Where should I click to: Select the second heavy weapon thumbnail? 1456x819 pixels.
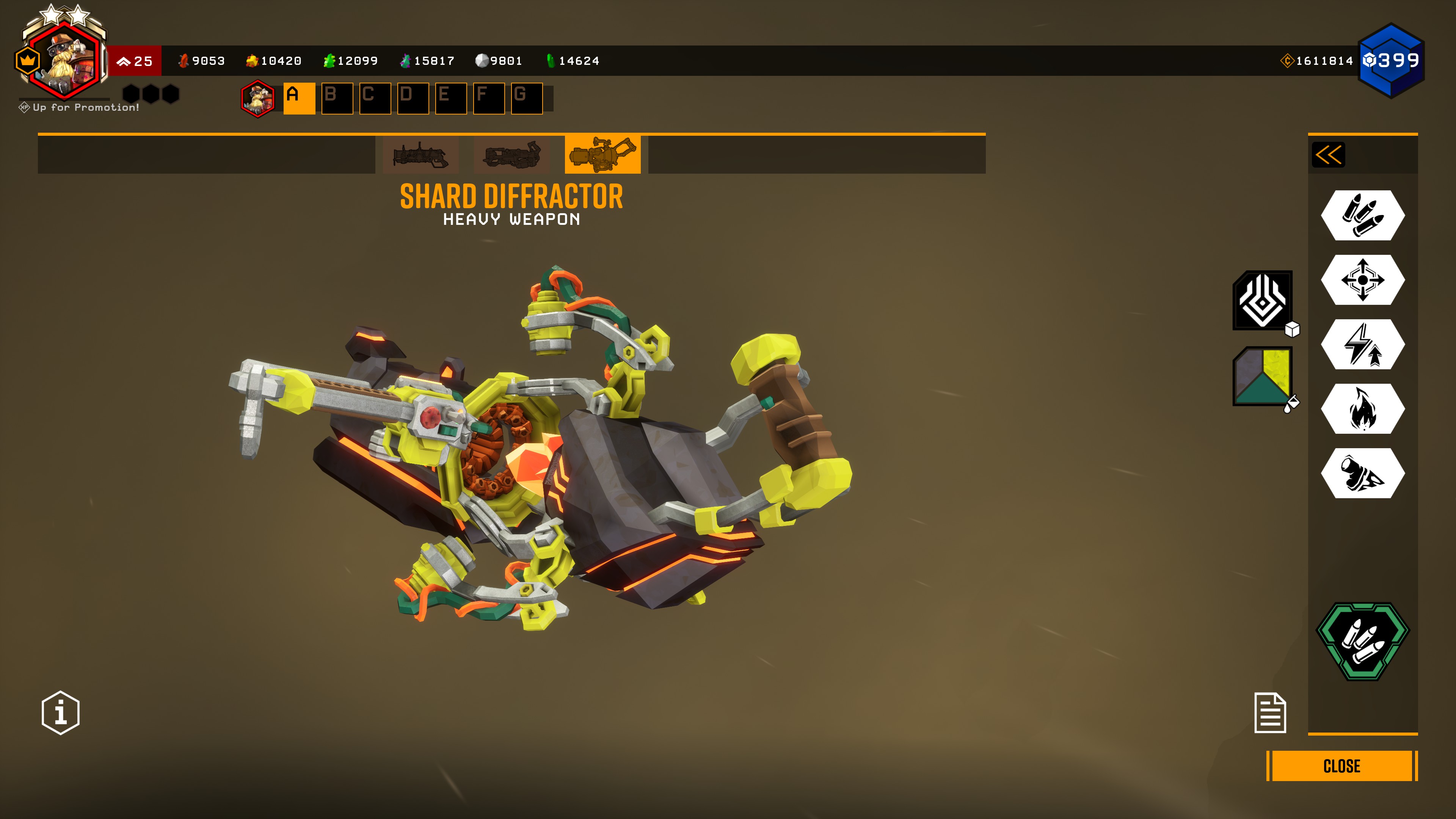tap(511, 155)
